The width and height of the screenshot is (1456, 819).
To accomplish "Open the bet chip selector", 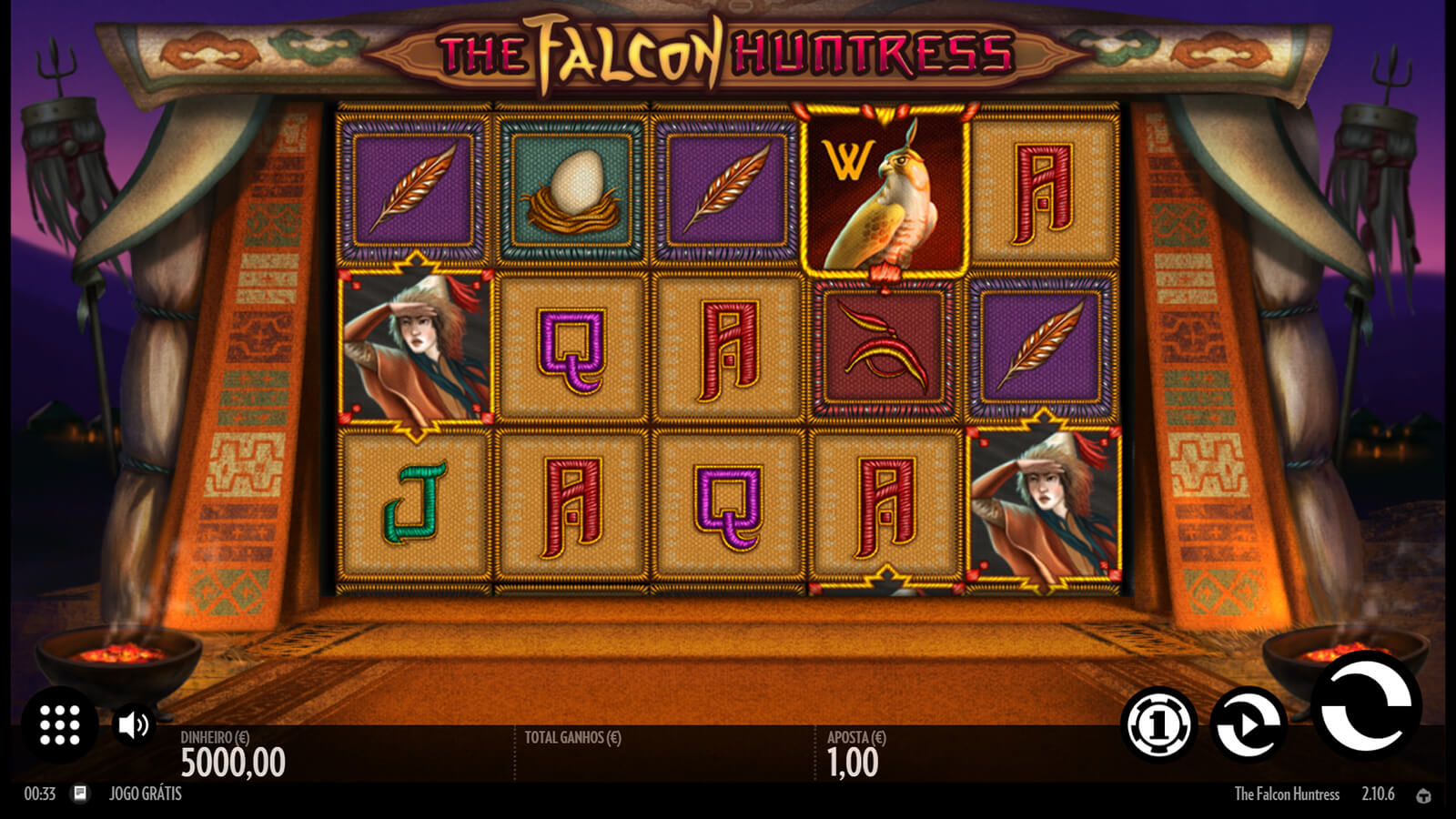I will pos(1158,724).
